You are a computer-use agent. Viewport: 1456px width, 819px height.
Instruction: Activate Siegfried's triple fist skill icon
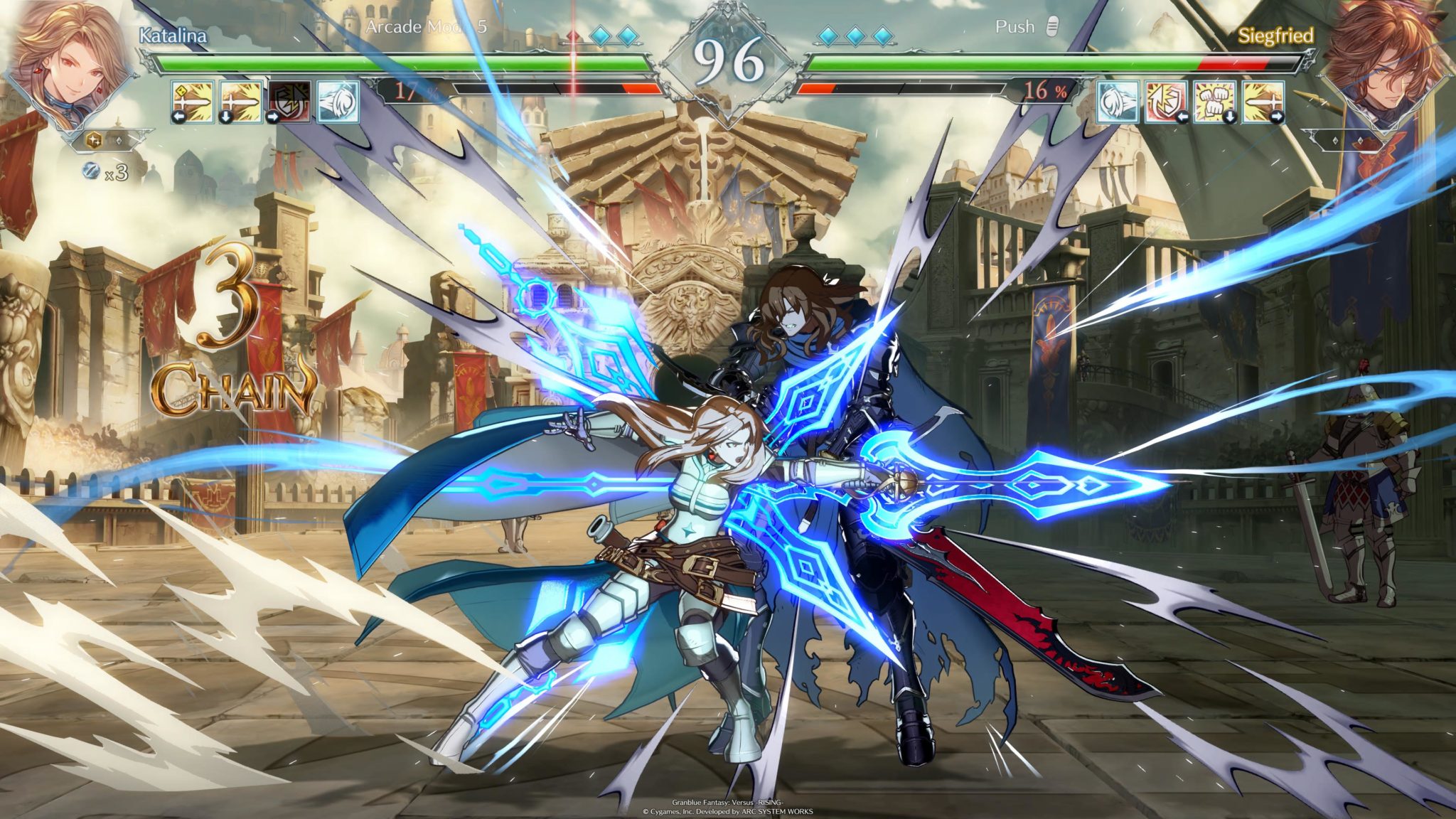tap(1214, 102)
